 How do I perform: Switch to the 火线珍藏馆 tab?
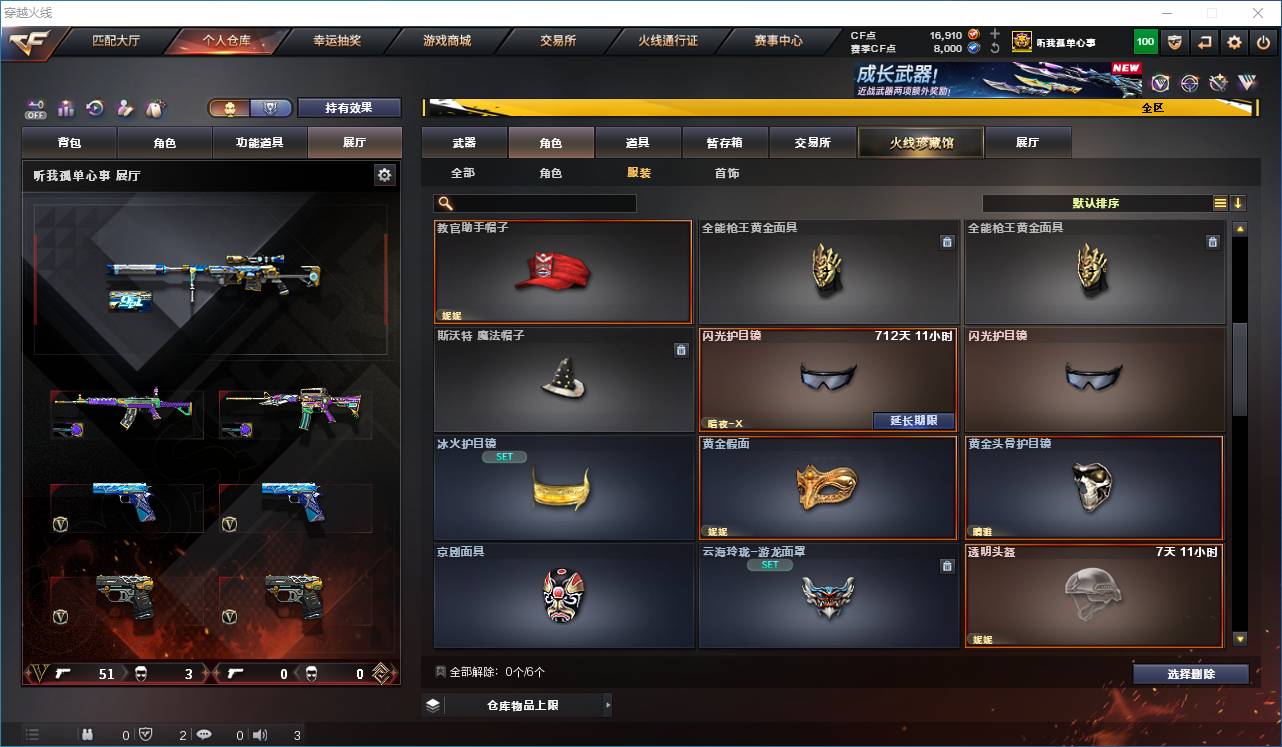tap(920, 142)
